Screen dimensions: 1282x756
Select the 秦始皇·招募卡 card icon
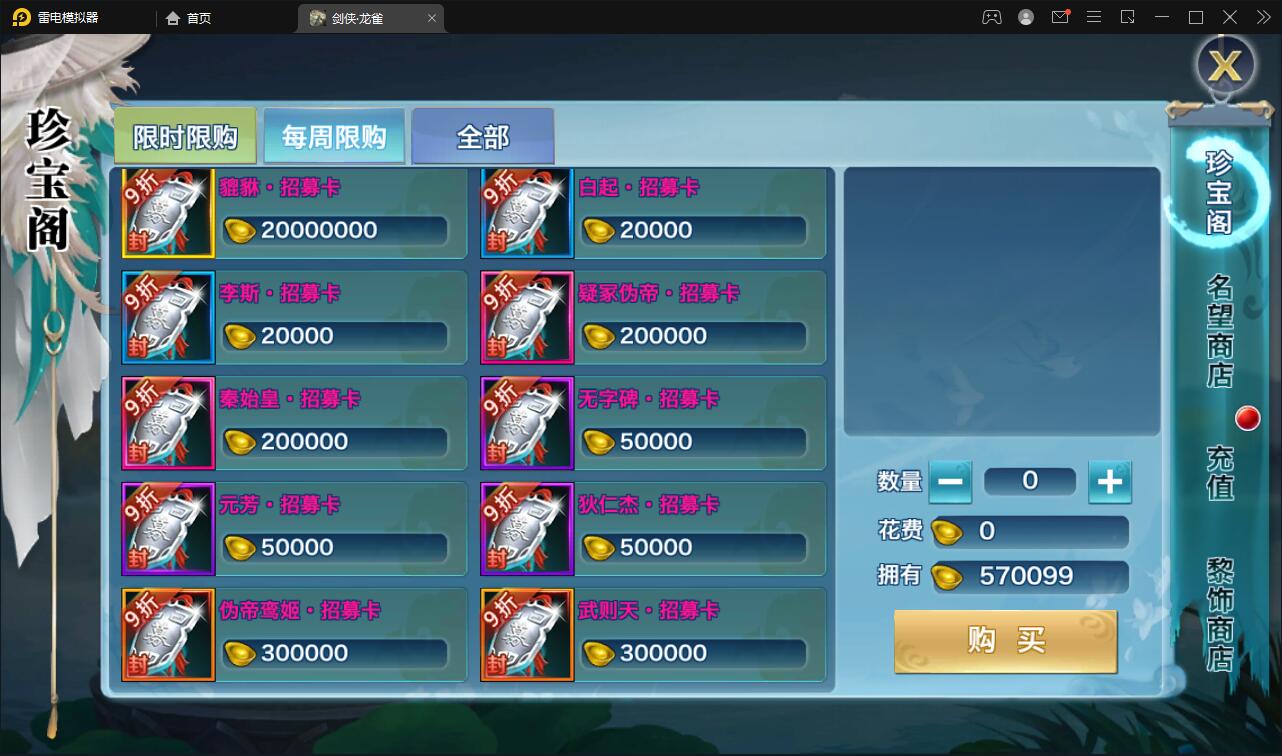click(168, 423)
